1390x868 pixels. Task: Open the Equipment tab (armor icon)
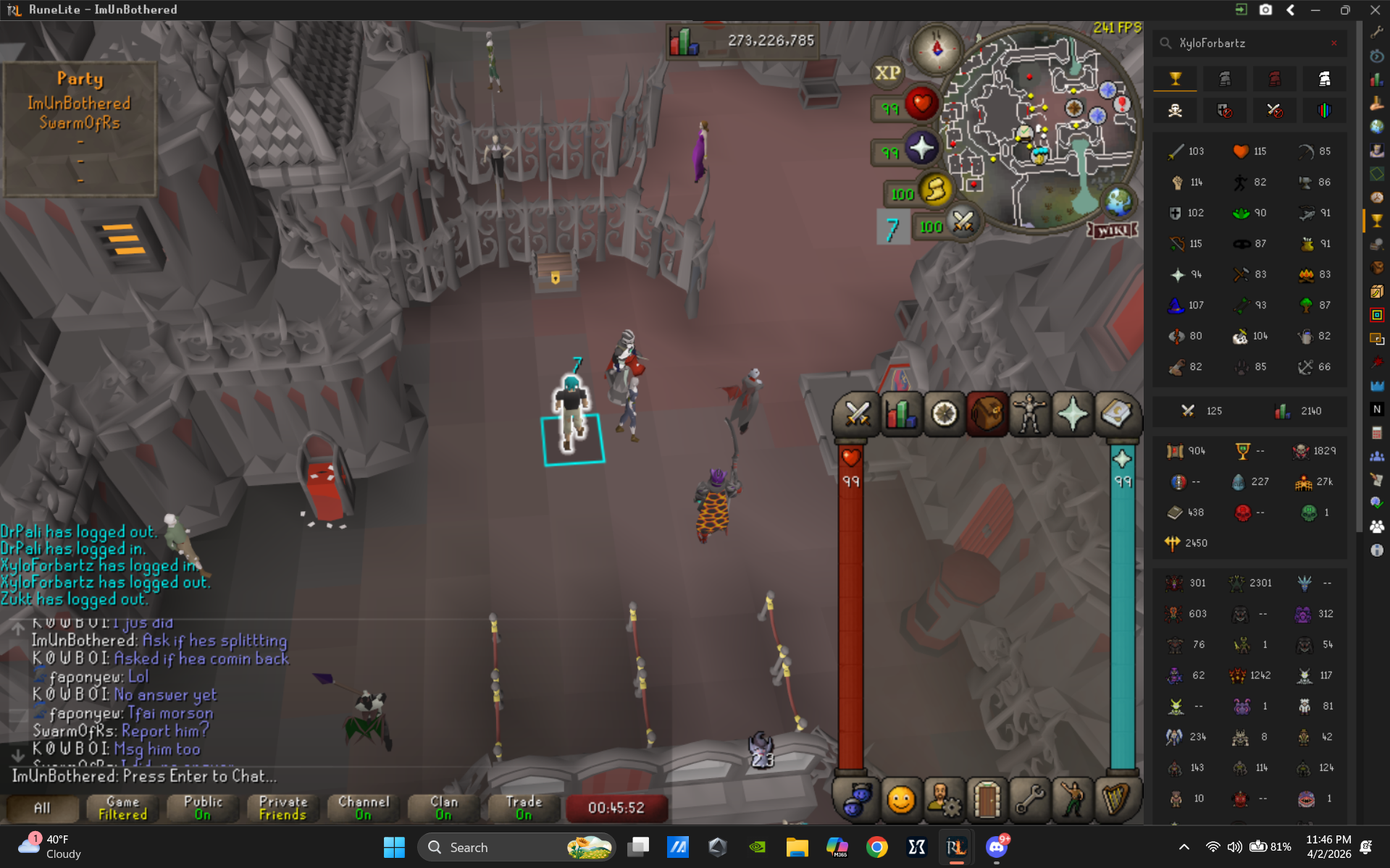coord(1030,413)
